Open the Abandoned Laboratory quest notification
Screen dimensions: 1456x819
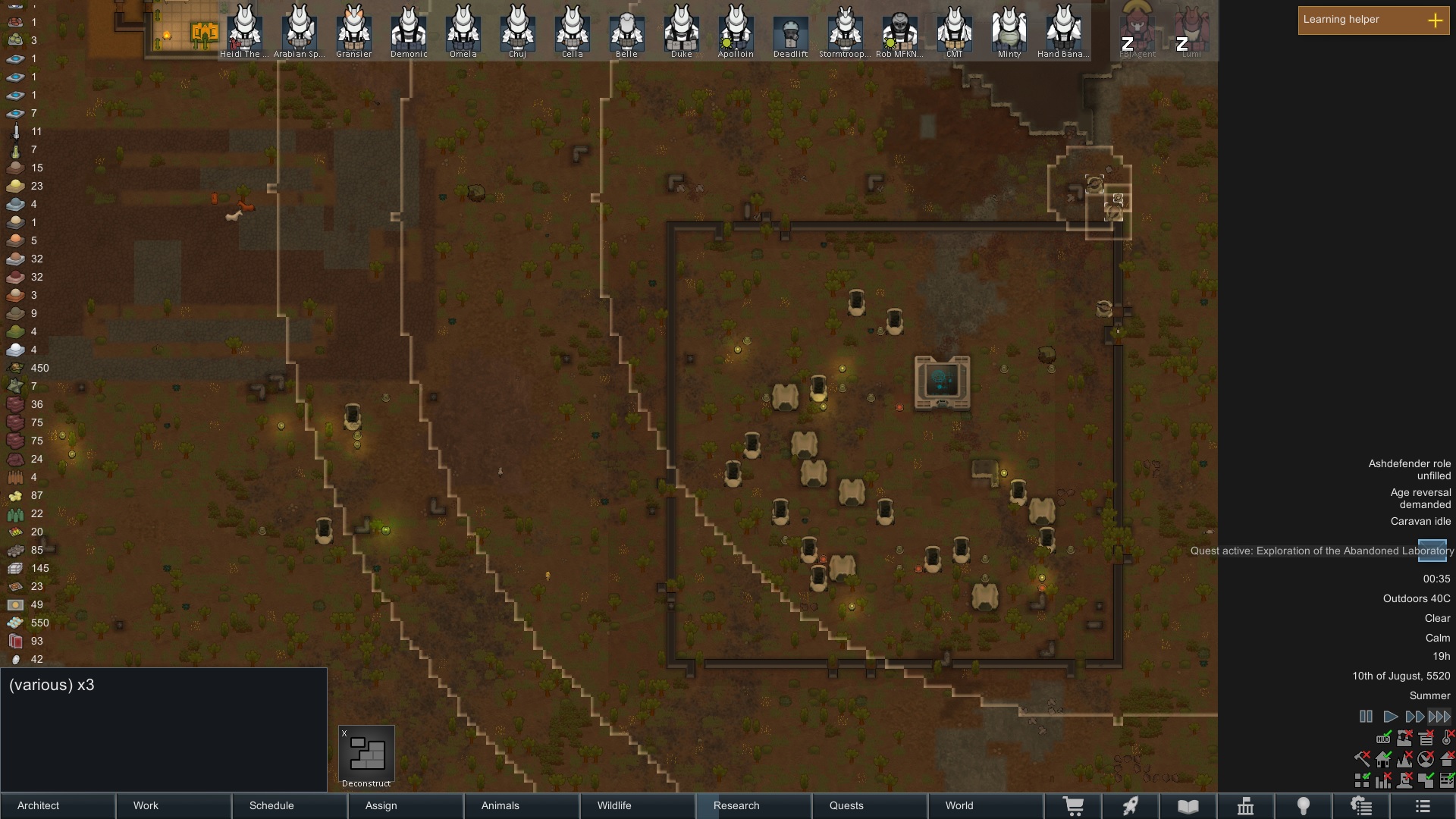tap(1321, 551)
